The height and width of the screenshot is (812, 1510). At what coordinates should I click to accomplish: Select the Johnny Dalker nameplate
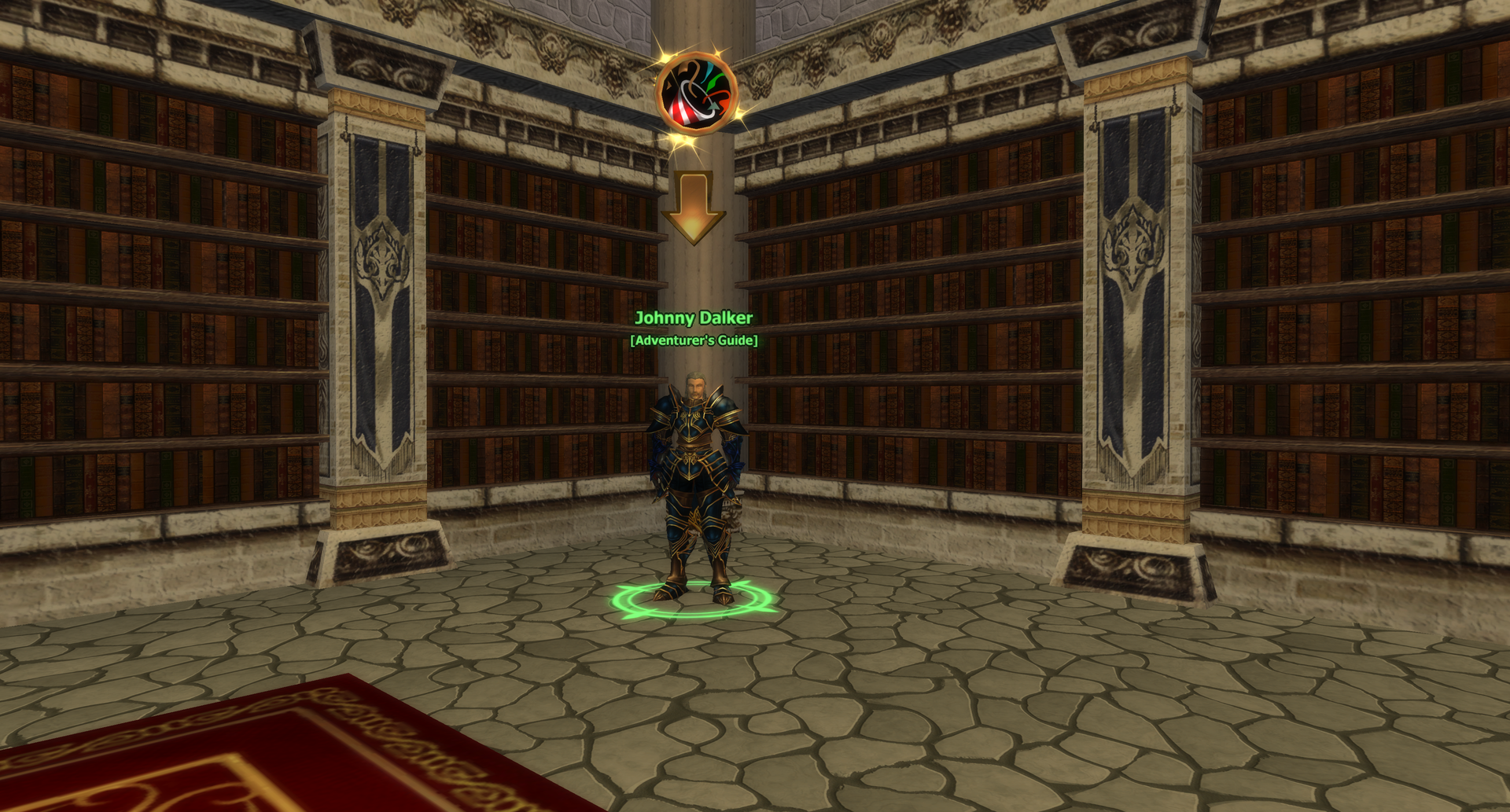pyautogui.click(x=693, y=318)
